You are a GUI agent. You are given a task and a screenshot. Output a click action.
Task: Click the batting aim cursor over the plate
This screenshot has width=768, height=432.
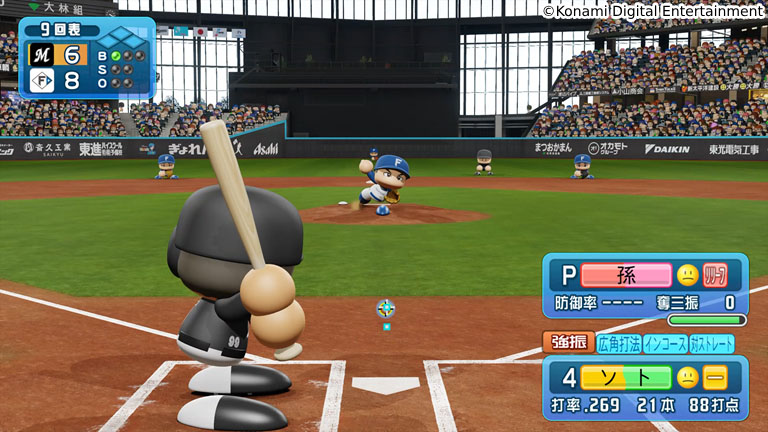point(386,309)
